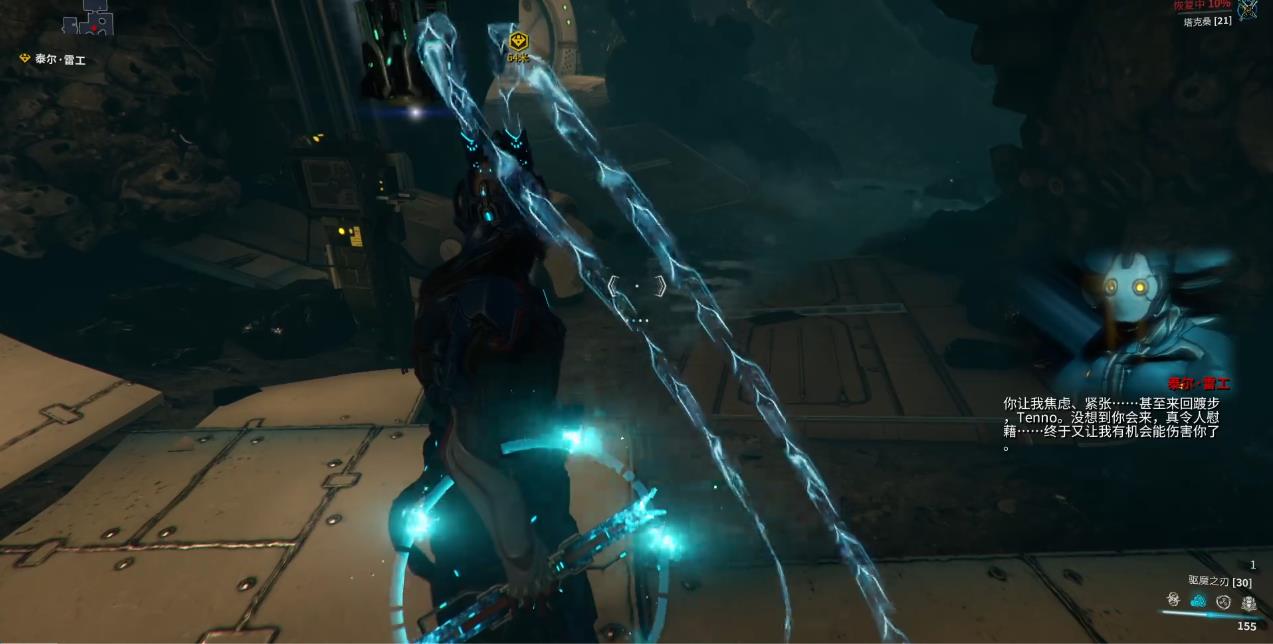Activate the circular three-blade ability icon
This screenshot has width=1273, height=644.
point(1223,601)
